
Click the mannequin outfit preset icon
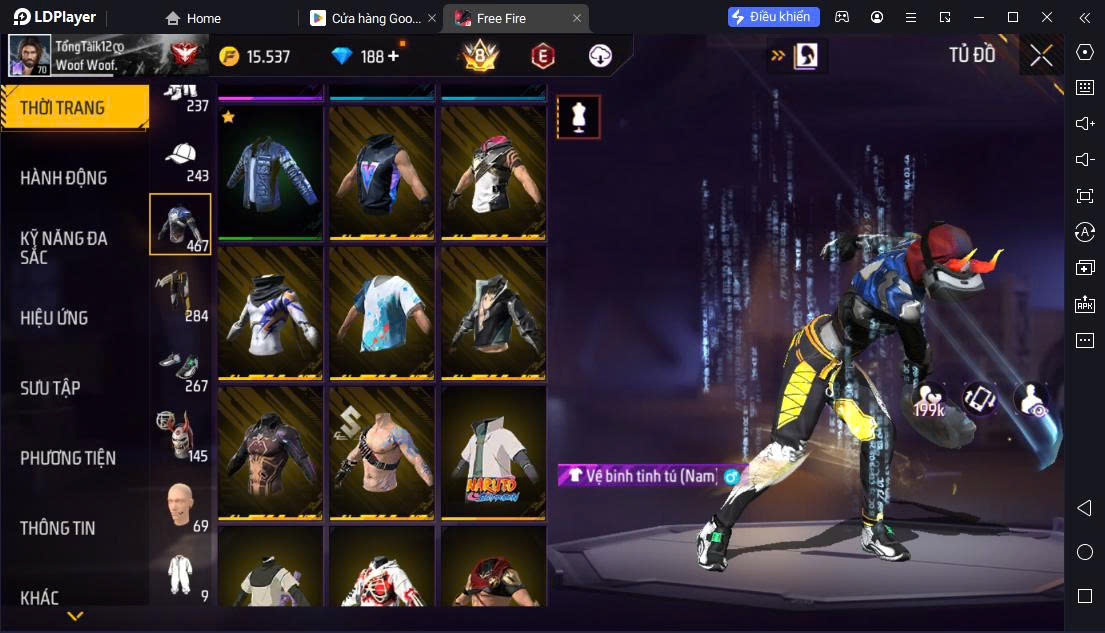(x=578, y=117)
